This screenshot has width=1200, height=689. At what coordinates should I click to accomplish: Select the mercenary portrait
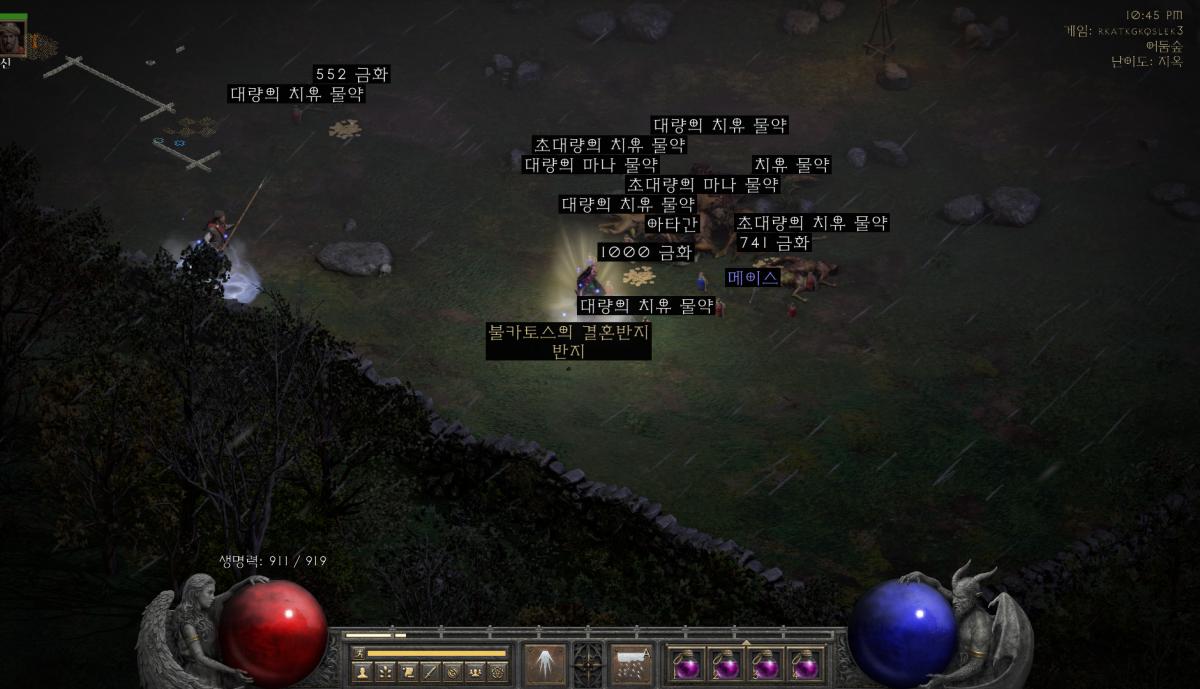coord(13,36)
